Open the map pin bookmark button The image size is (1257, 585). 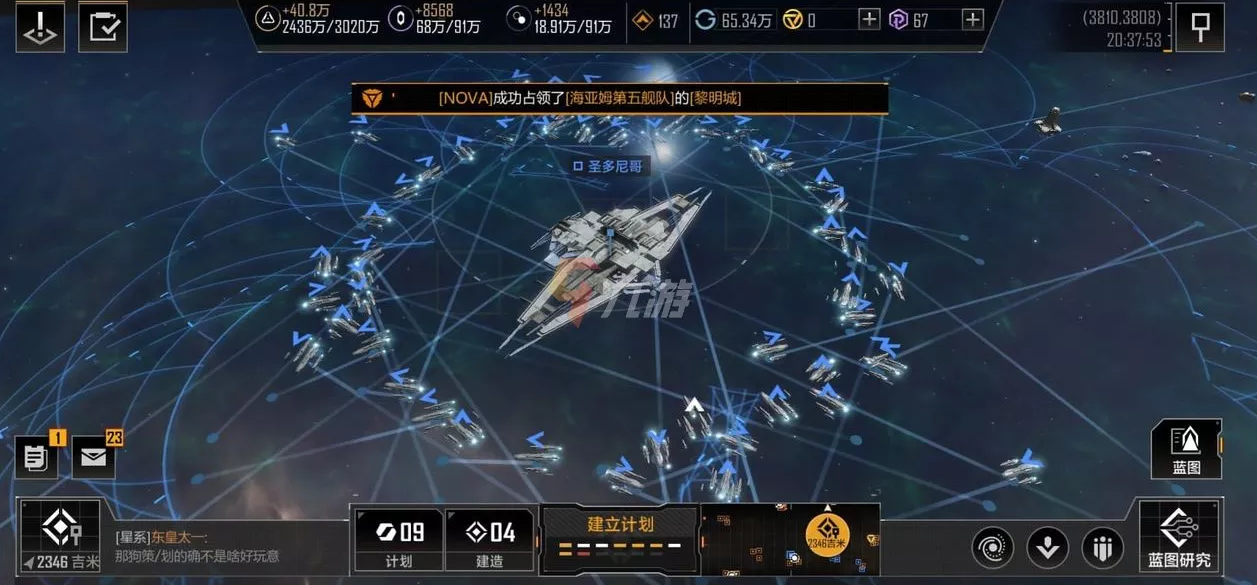click(1199, 25)
